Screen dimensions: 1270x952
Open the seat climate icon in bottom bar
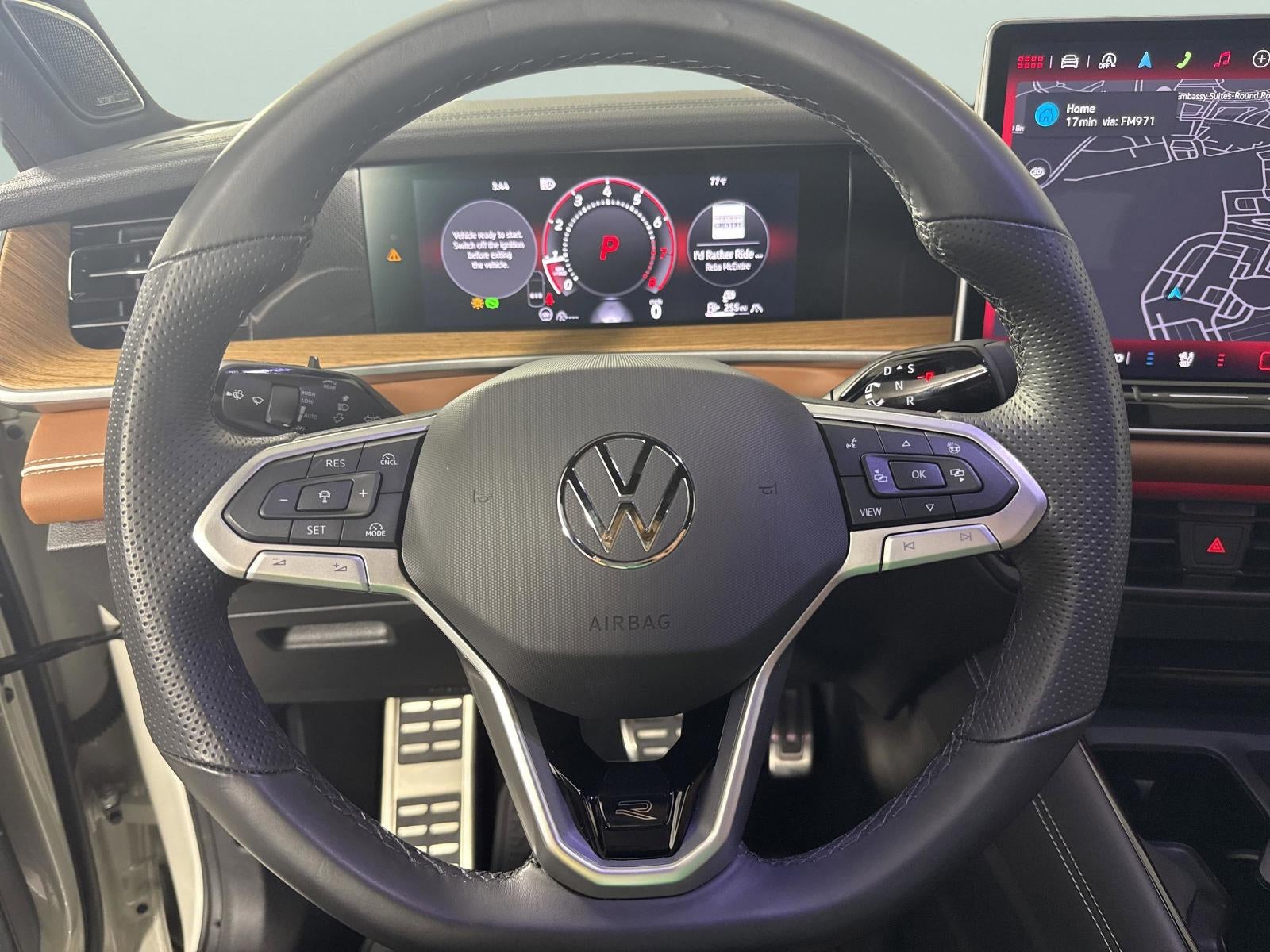[1186, 359]
